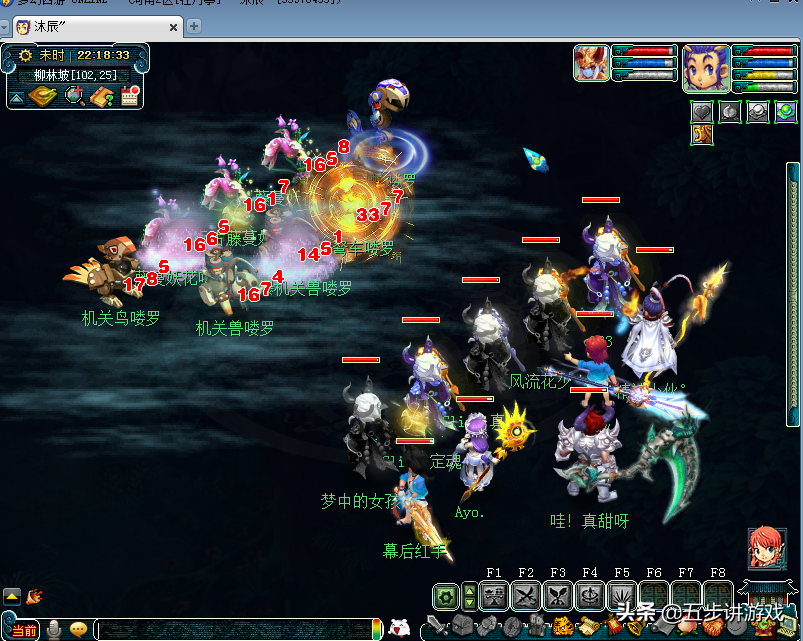Activate the skill slot under F4
This screenshot has width=803, height=641.
tap(590, 596)
